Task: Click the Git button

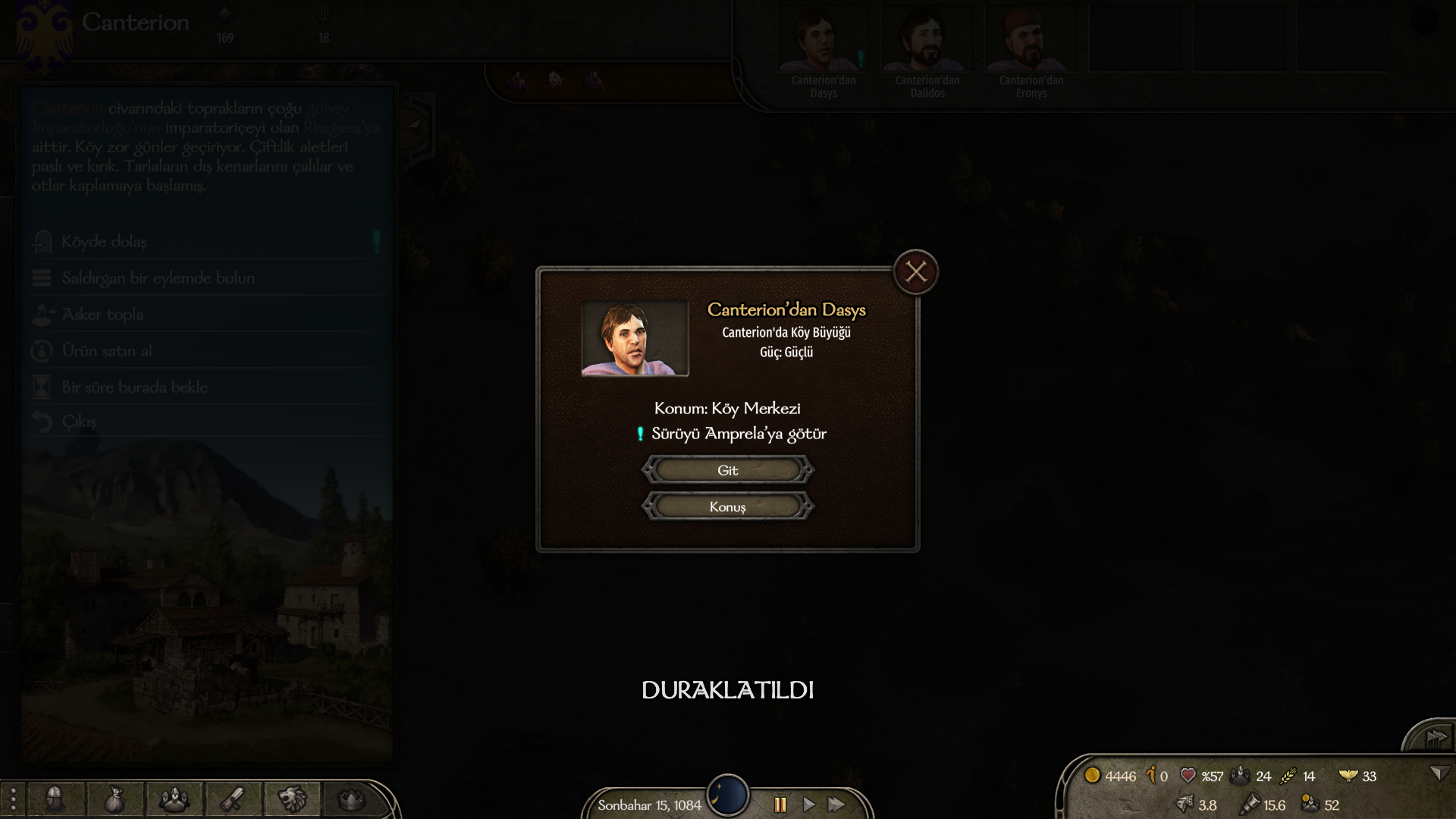Action: coord(728,470)
